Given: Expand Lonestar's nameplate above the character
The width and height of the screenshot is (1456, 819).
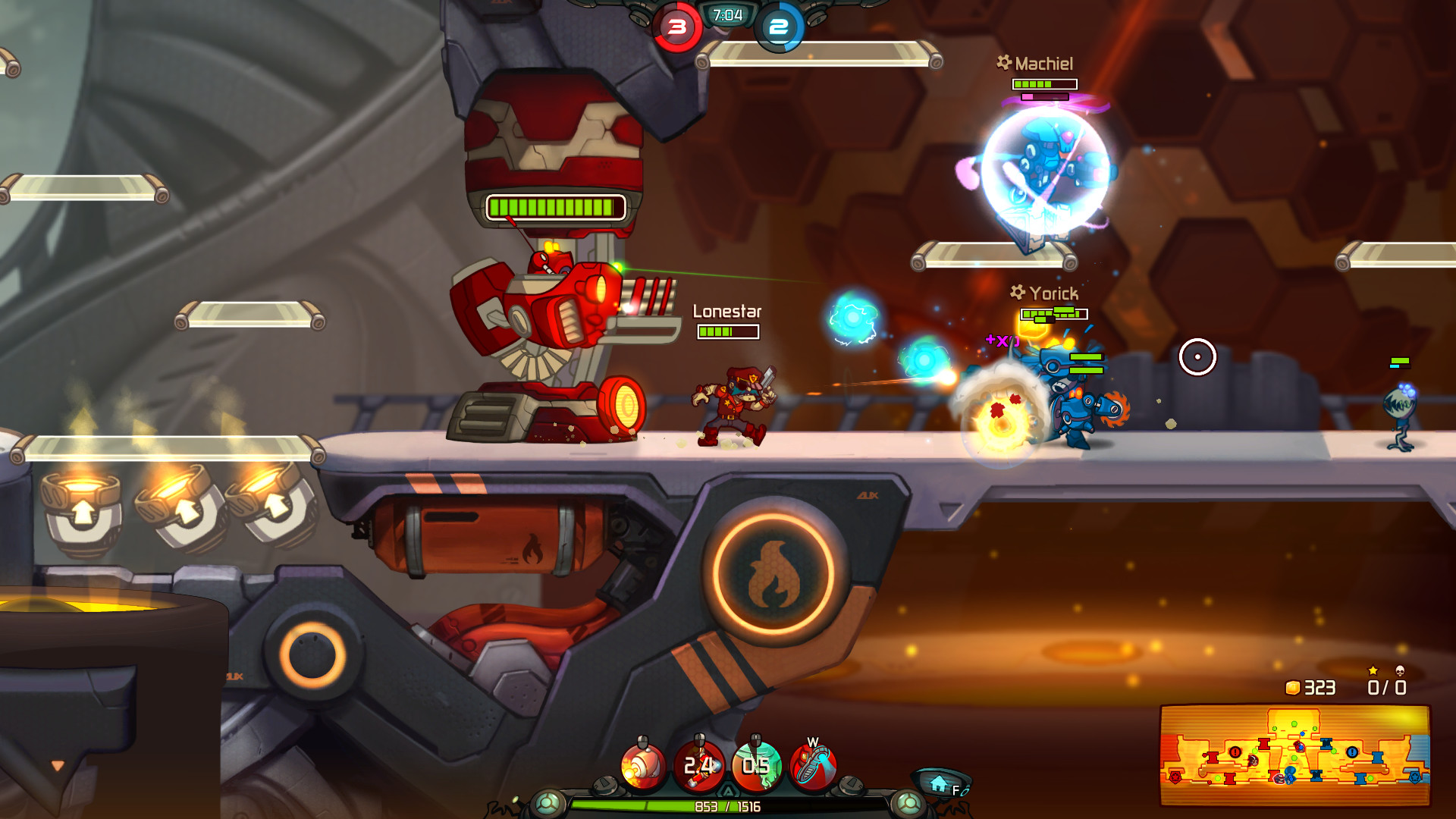Looking at the screenshot, I should 727,312.
